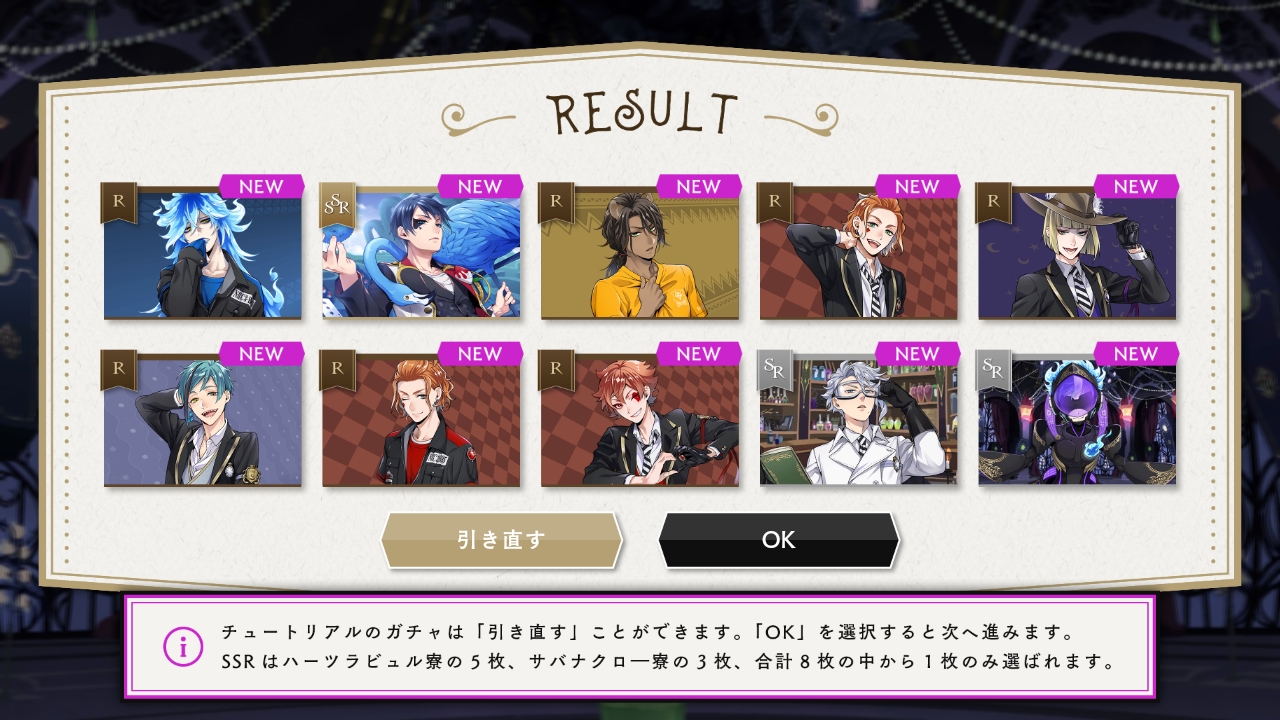Open the SR card with purple hooded figure
The image size is (1280, 720).
[x=1077, y=422]
